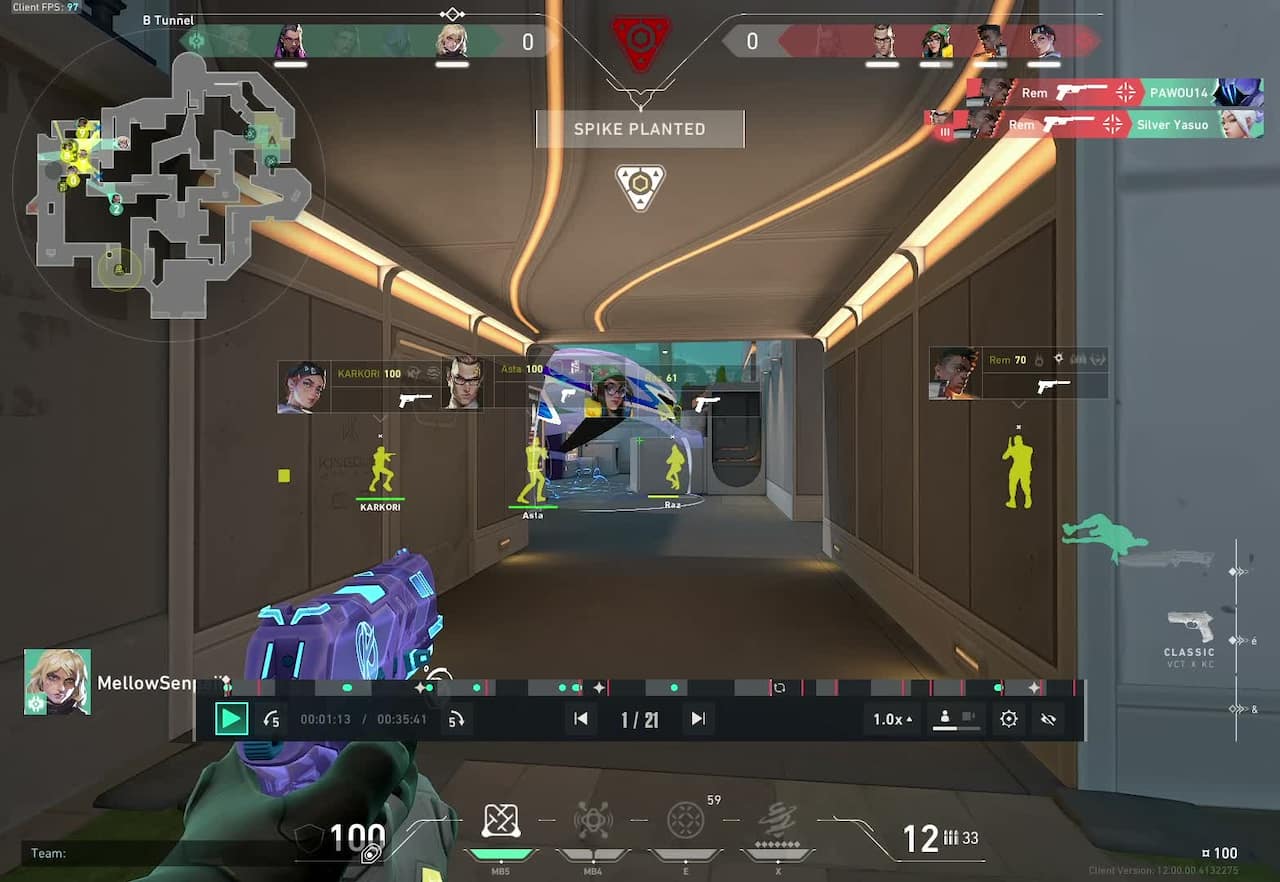
Task: Skip forward 5 seconds
Action: [x=457, y=718]
